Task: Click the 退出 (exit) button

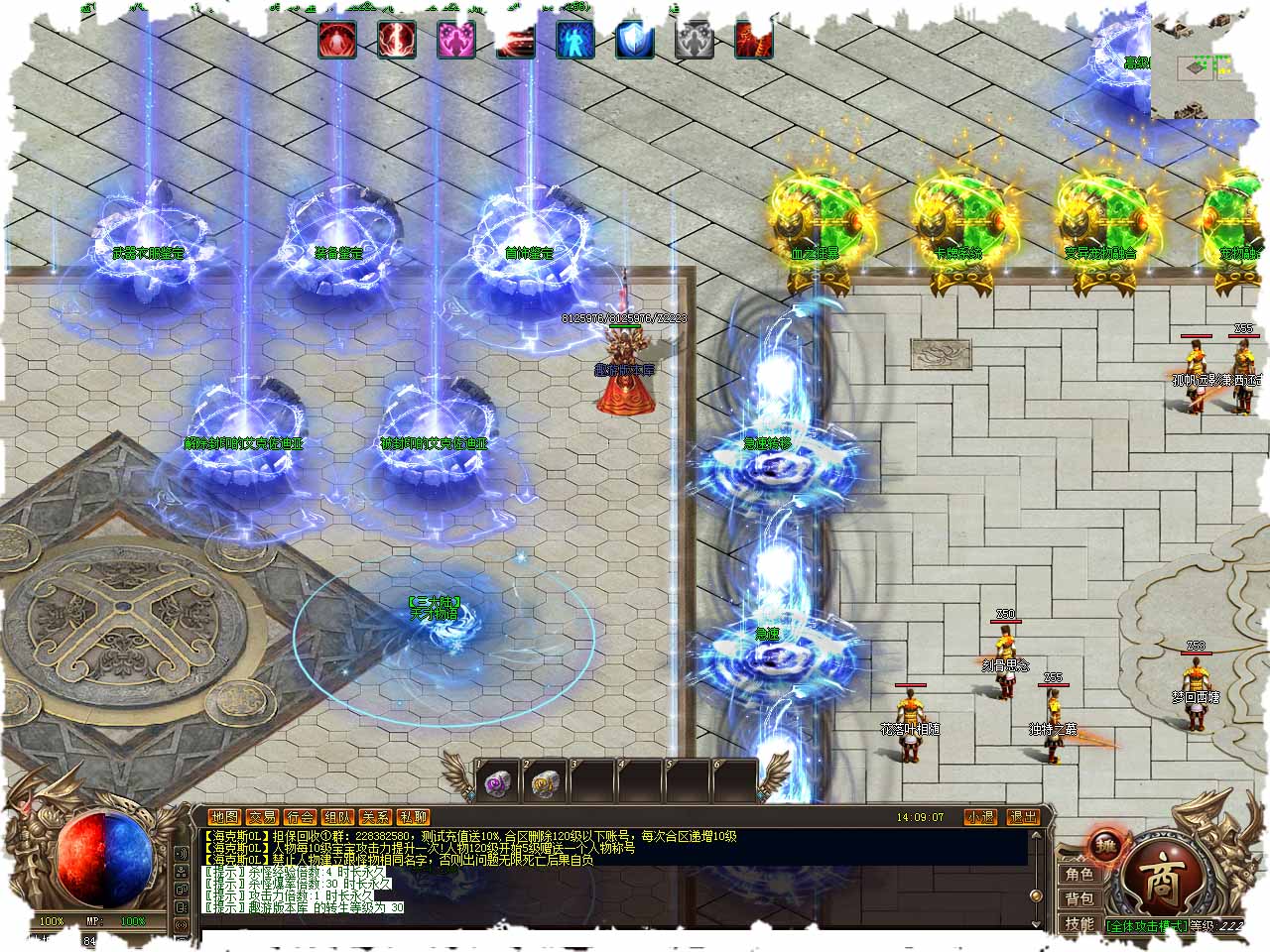Action: tap(1023, 817)
